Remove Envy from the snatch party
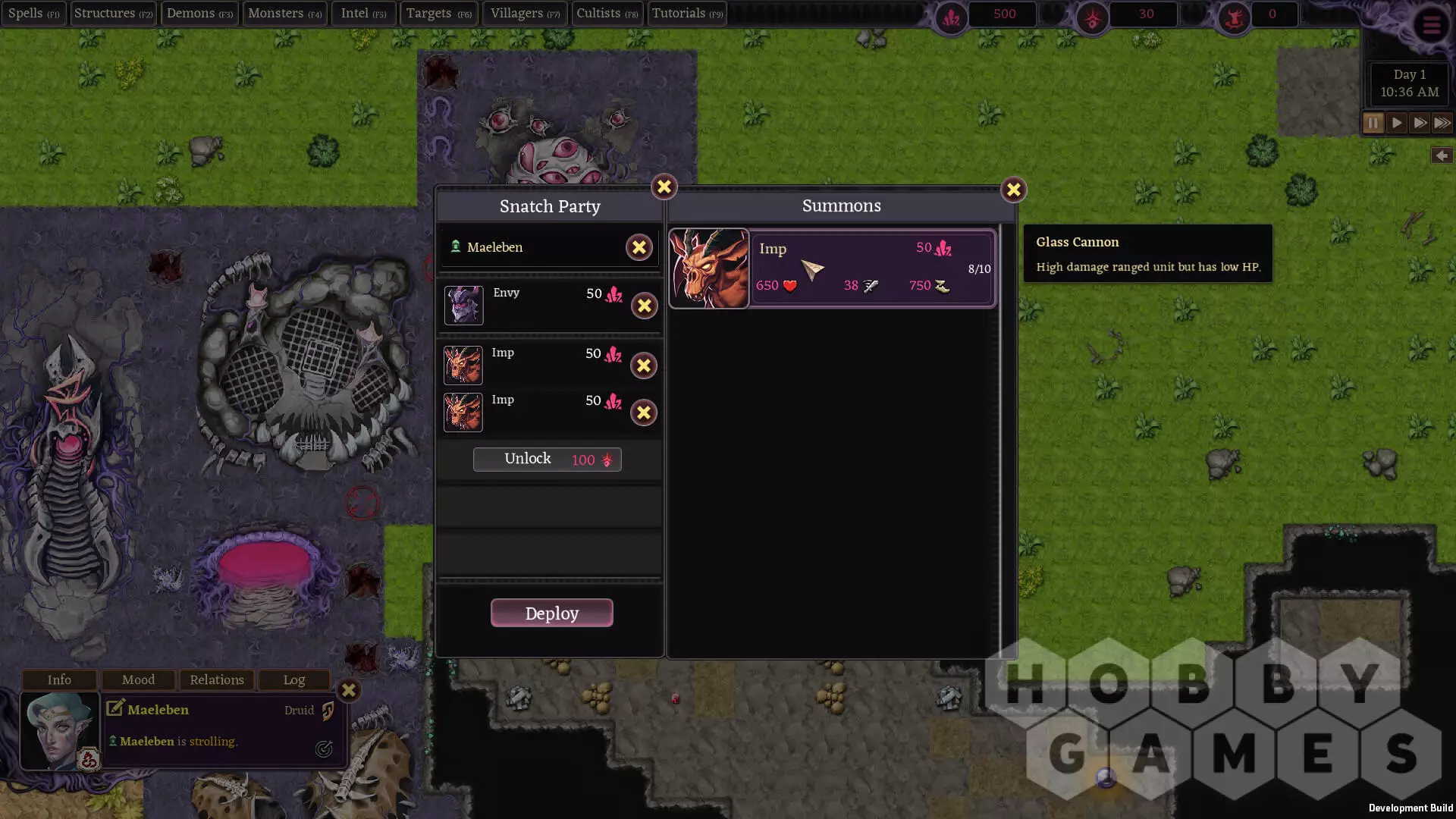 tap(644, 306)
